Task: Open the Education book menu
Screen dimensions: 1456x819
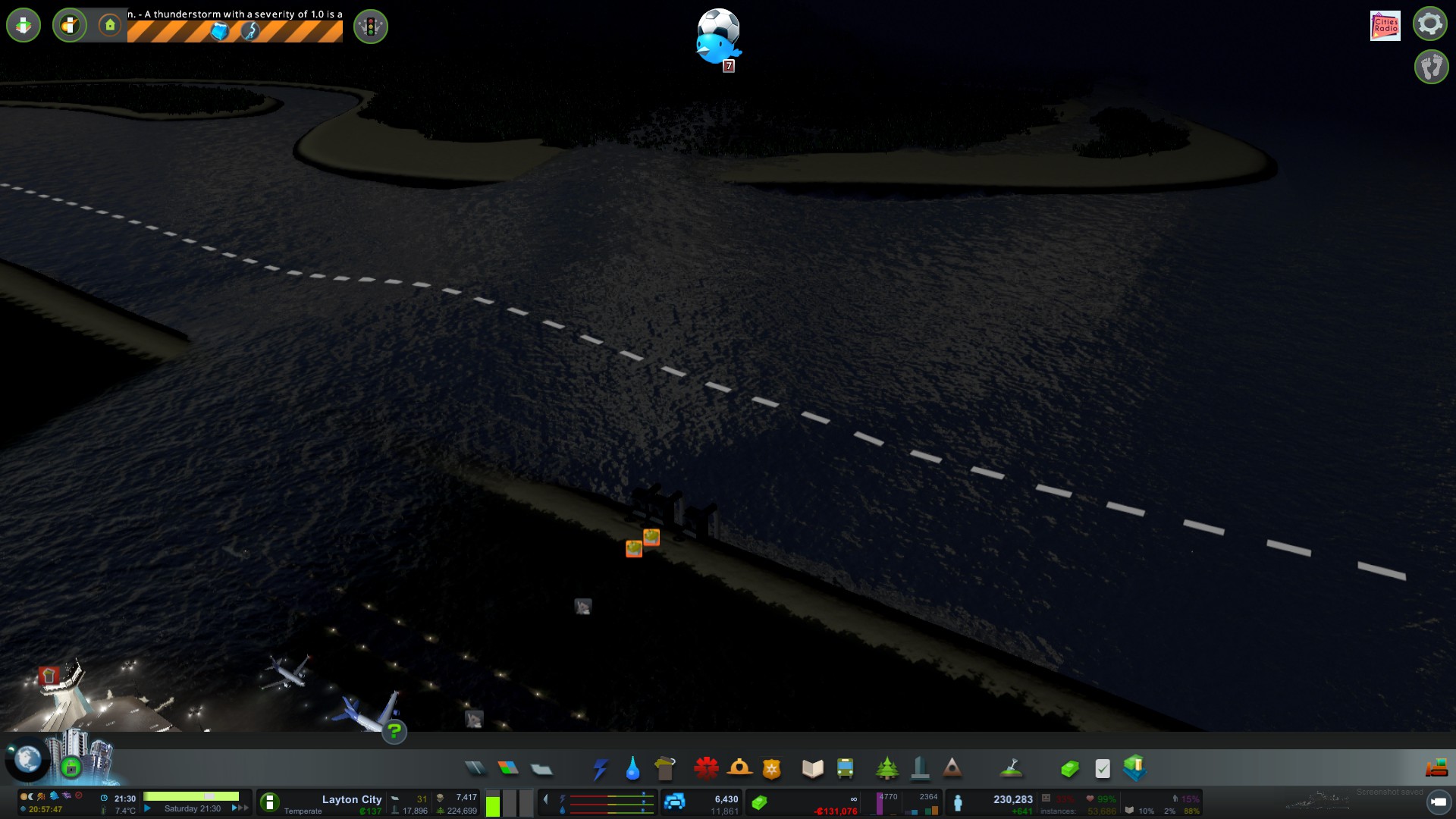Action: (812, 769)
